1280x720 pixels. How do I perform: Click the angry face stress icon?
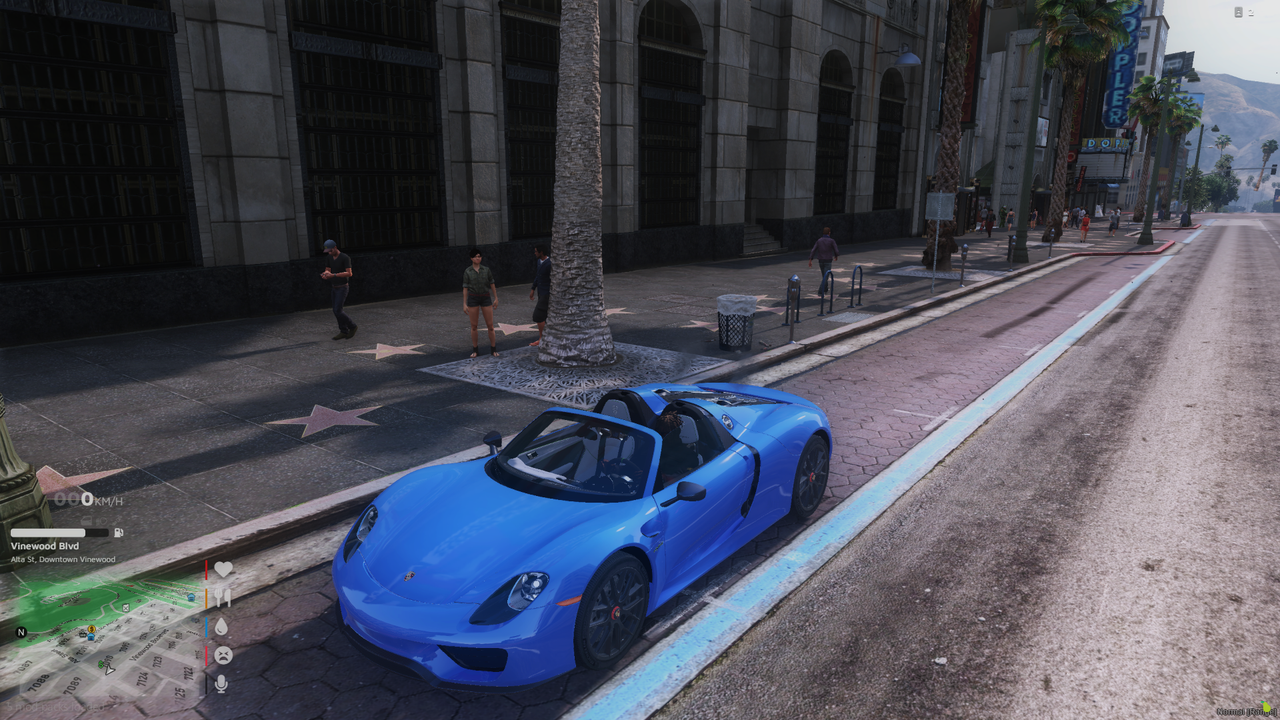(x=222, y=655)
